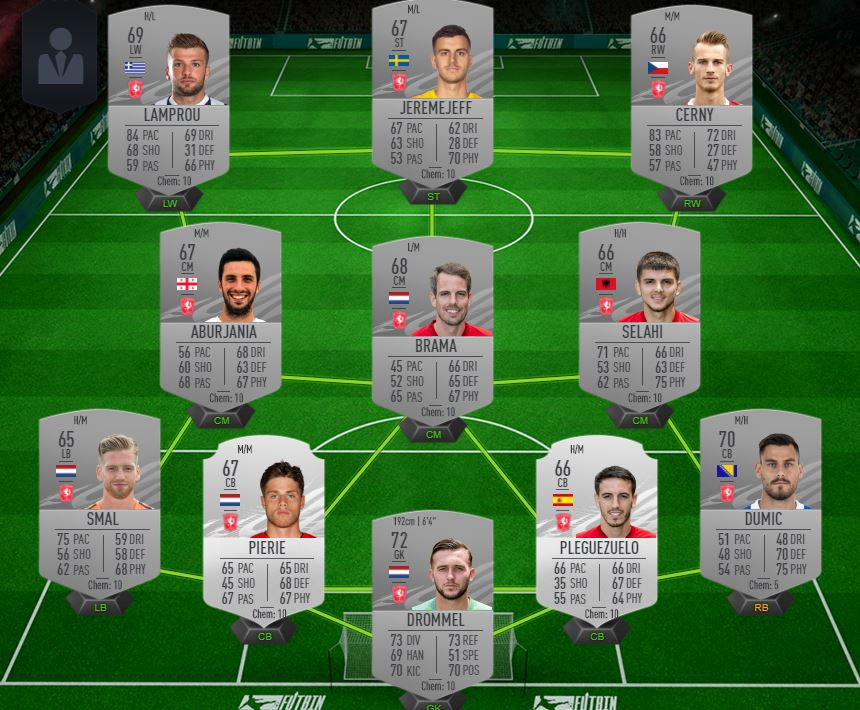860x710 pixels.
Task: Choose the Dumic card at right back
Action: 760,500
